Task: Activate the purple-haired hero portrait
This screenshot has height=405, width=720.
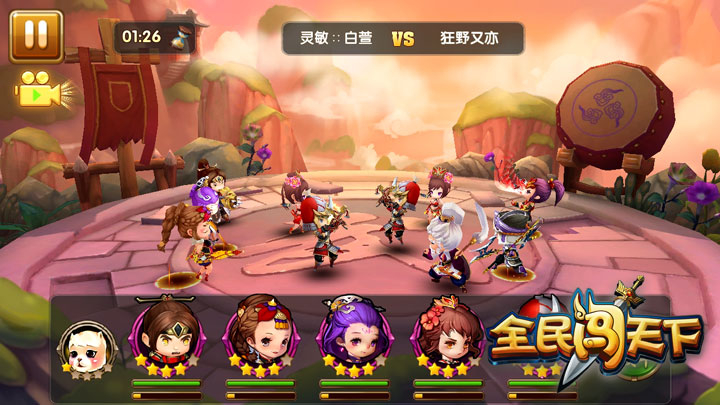Action: [351, 335]
